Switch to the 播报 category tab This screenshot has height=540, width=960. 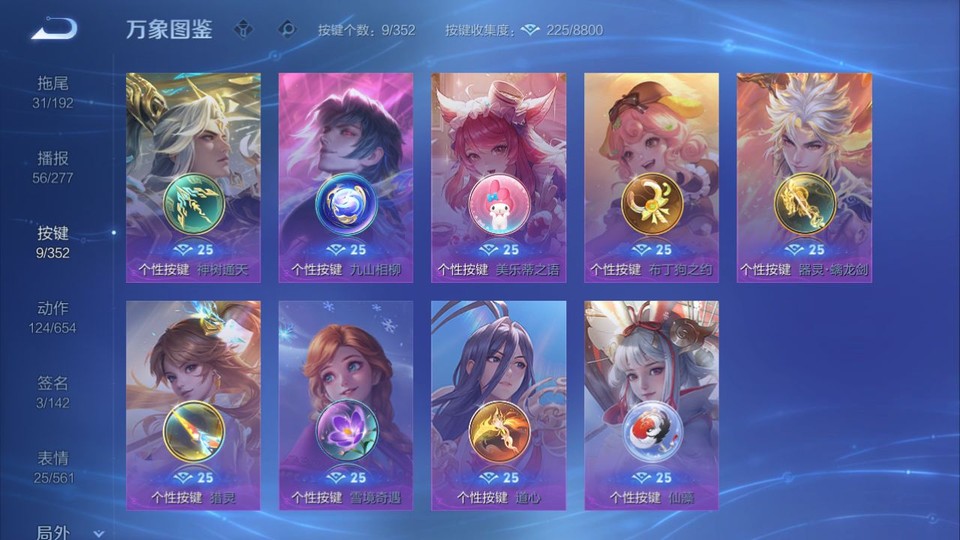(x=53, y=167)
